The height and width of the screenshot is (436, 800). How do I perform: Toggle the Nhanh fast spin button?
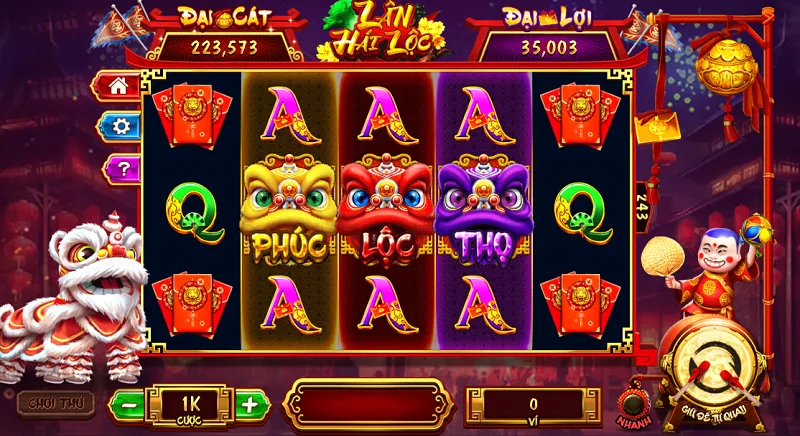[x=632, y=404]
